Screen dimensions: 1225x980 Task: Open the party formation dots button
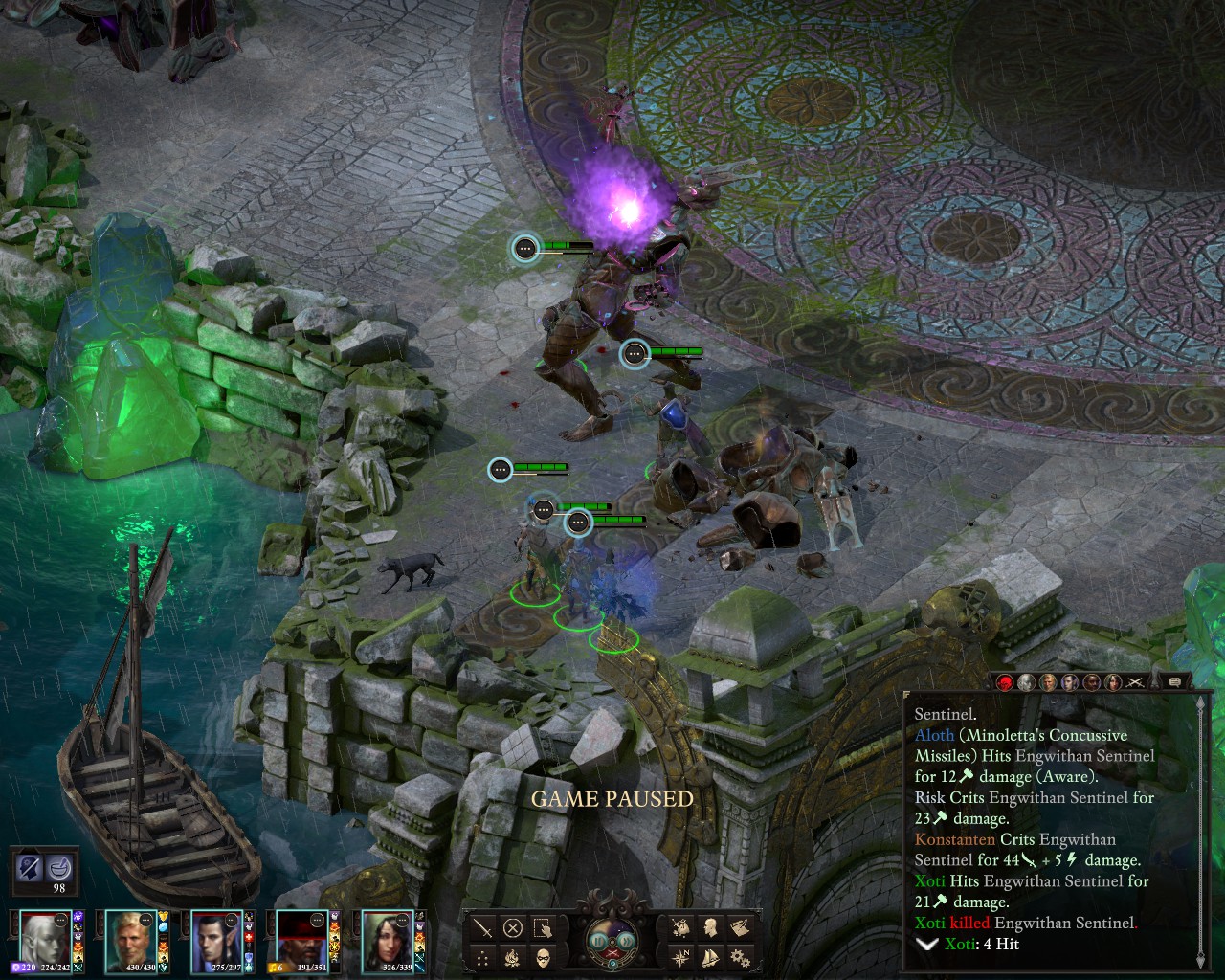483,957
